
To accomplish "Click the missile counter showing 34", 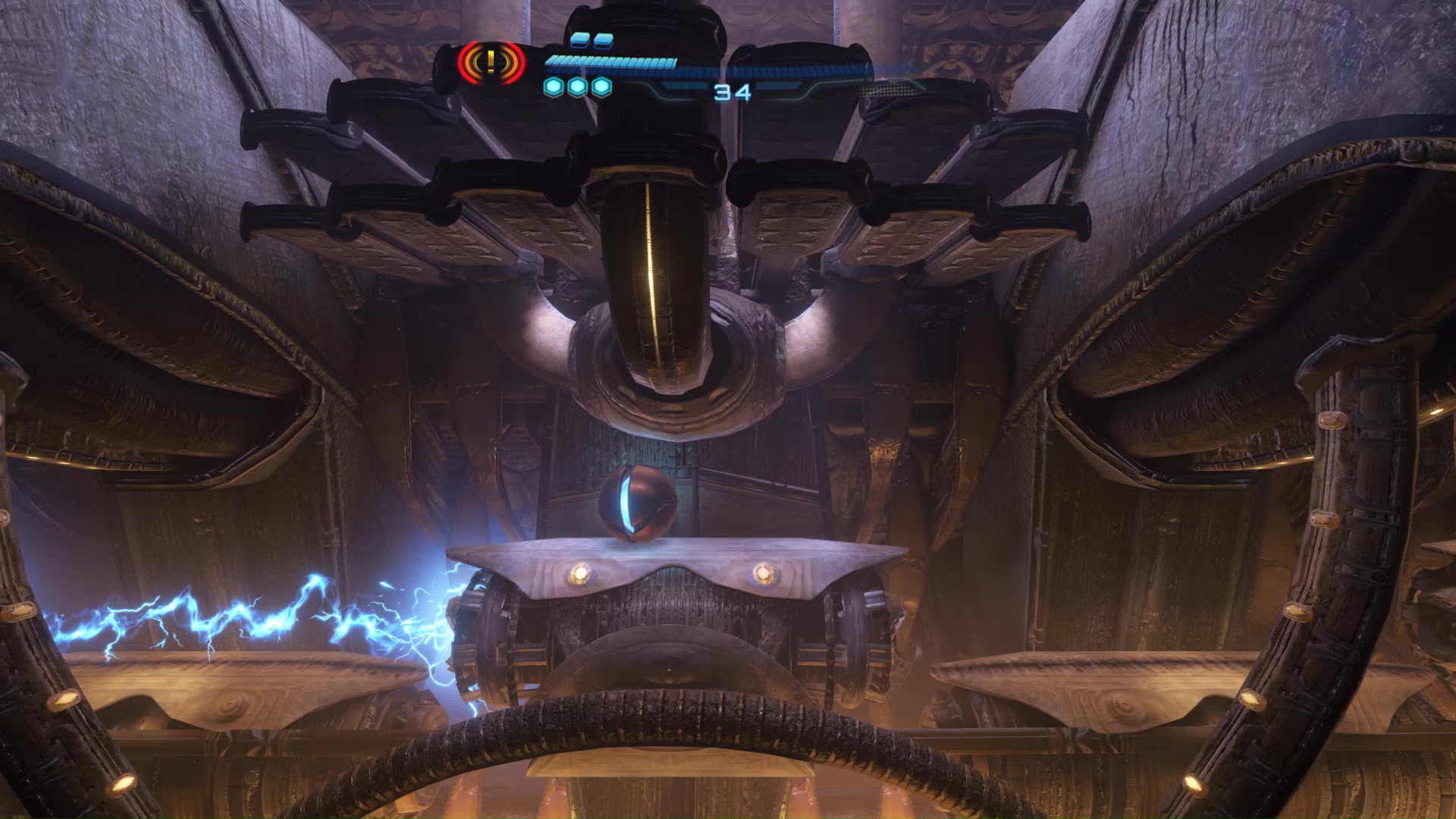I will [x=732, y=93].
